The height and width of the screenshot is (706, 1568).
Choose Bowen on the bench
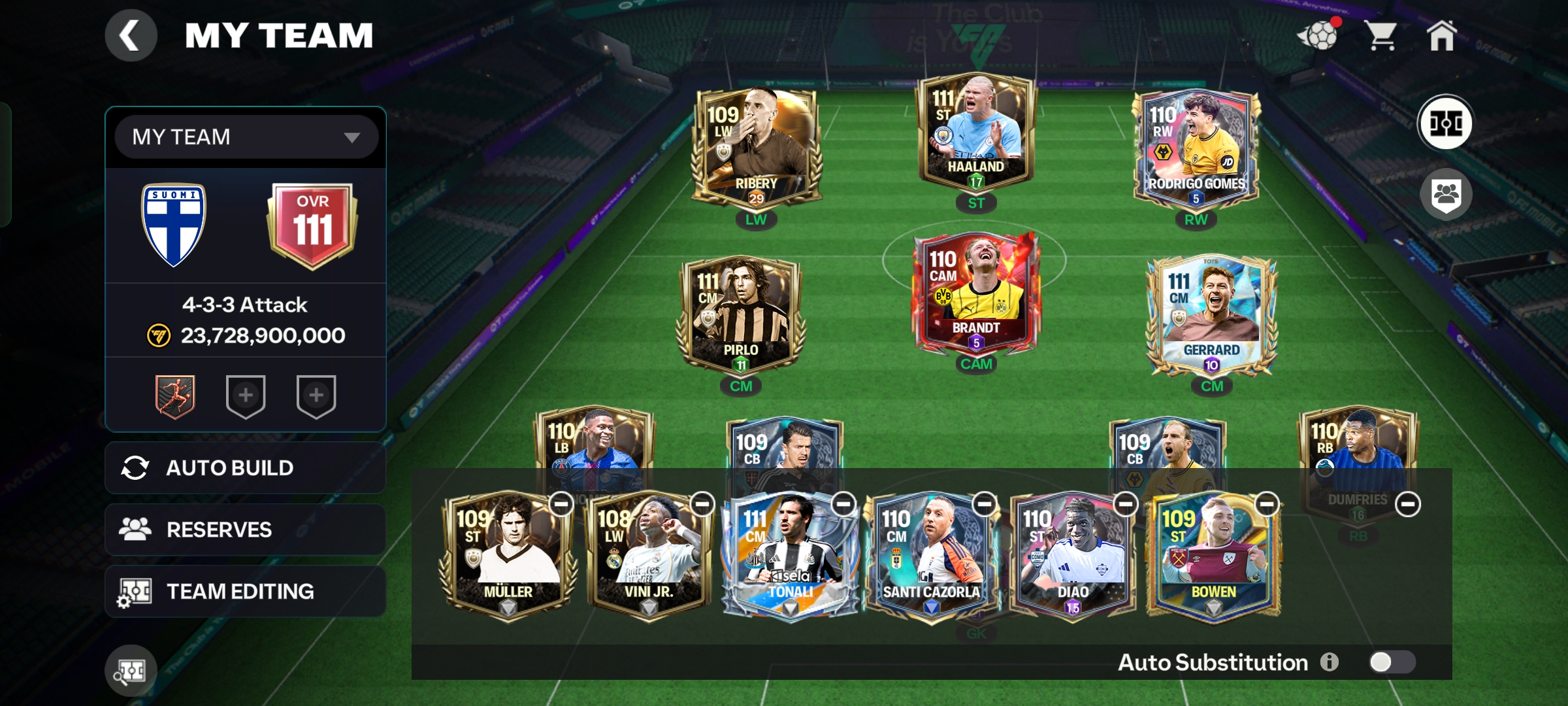pos(1213,556)
